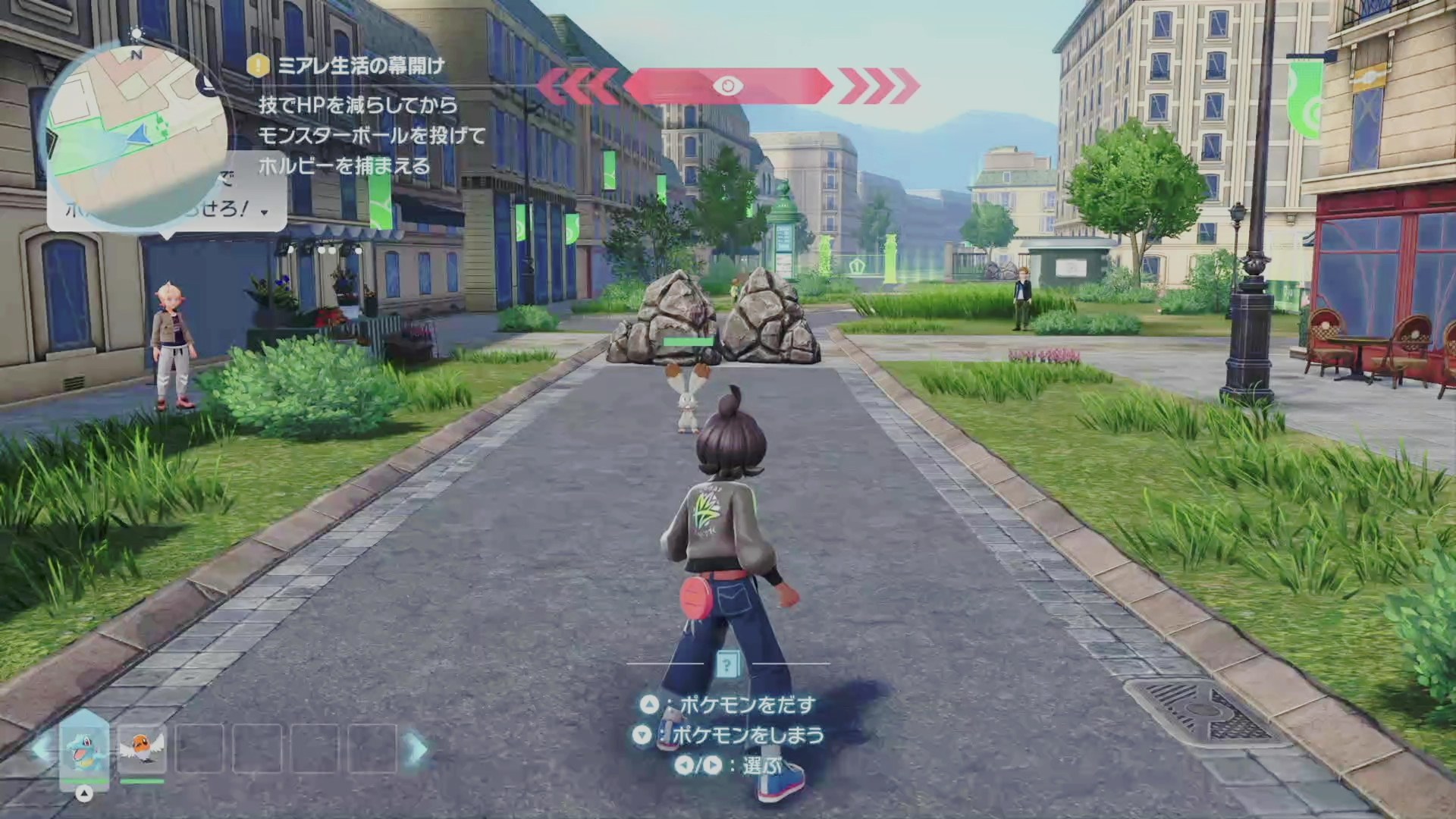This screenshot has height=819, width=1456.
Task: Select the Fletchling party slot
Action: 142,749
